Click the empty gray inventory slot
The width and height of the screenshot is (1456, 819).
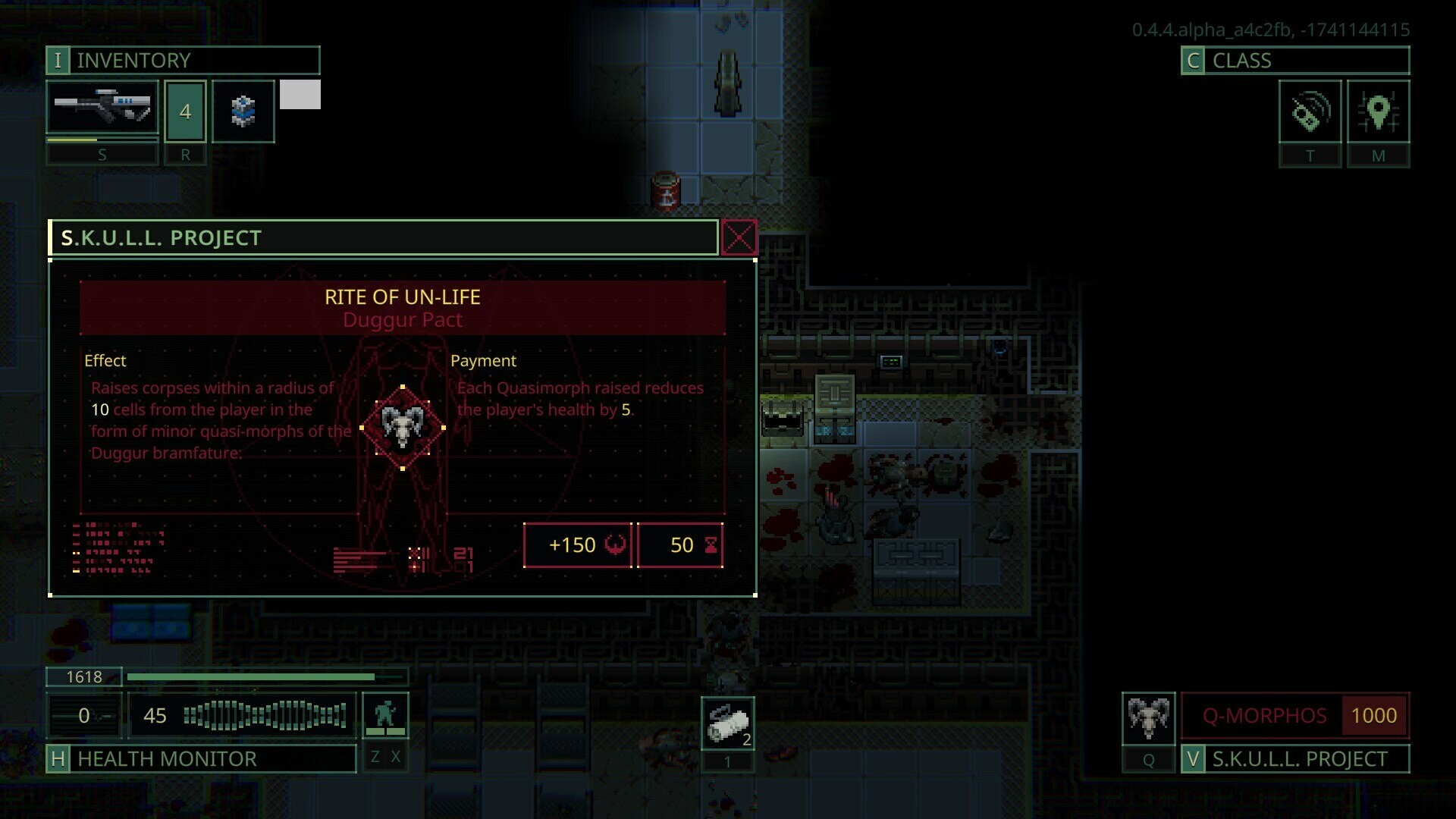(x=300, y=94)
